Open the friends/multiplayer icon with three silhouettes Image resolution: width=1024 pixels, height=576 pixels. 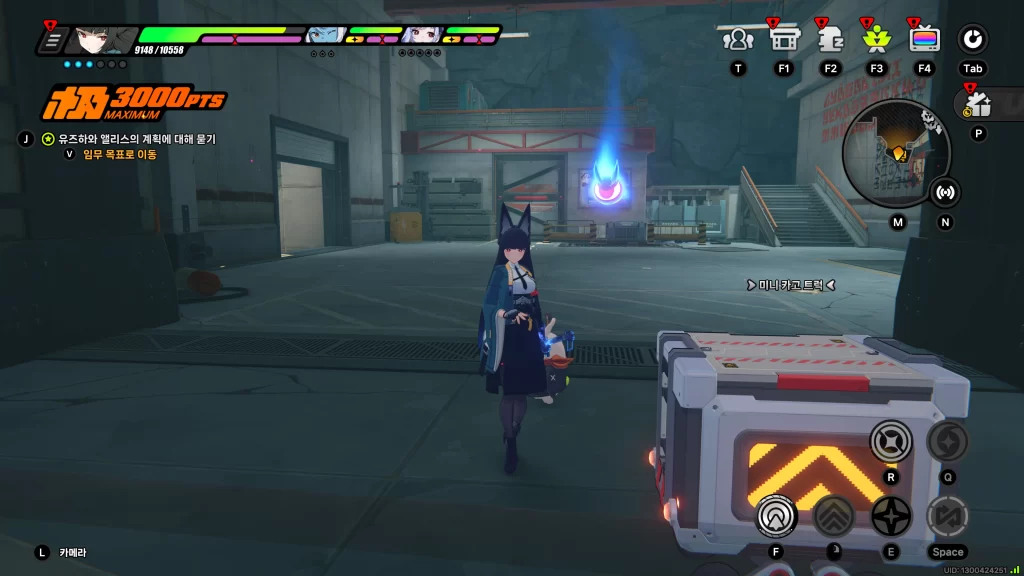(737, 39)
